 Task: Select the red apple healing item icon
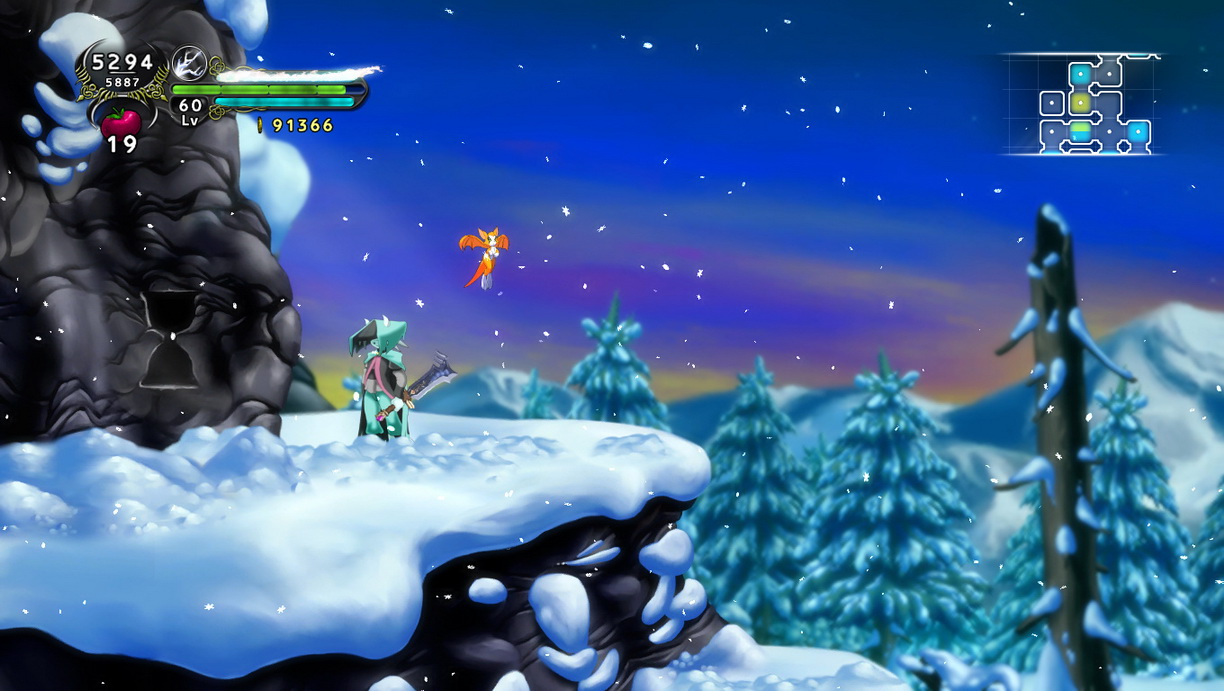121,122
